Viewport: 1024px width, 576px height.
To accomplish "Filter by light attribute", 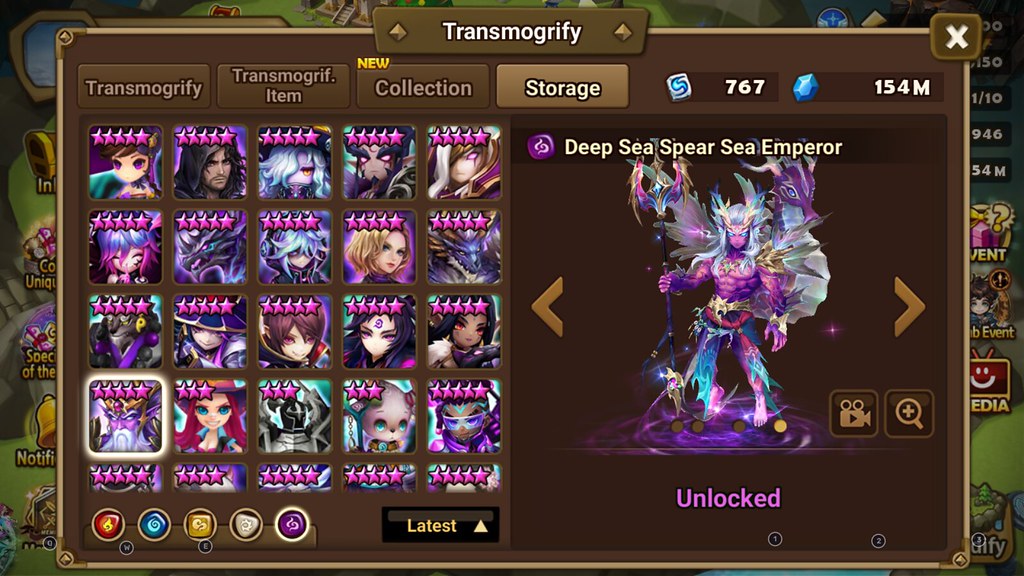I will tap(246, 524).
